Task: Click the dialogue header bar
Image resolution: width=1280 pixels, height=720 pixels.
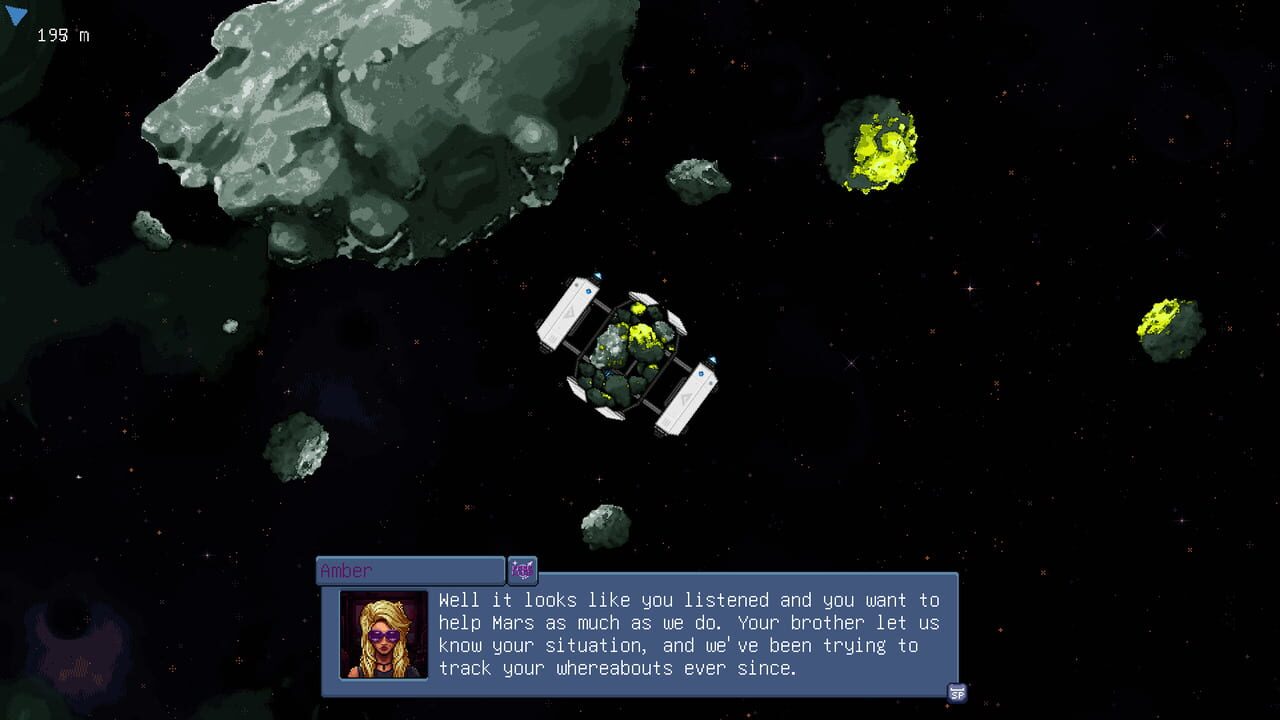Action: point(410,570)
